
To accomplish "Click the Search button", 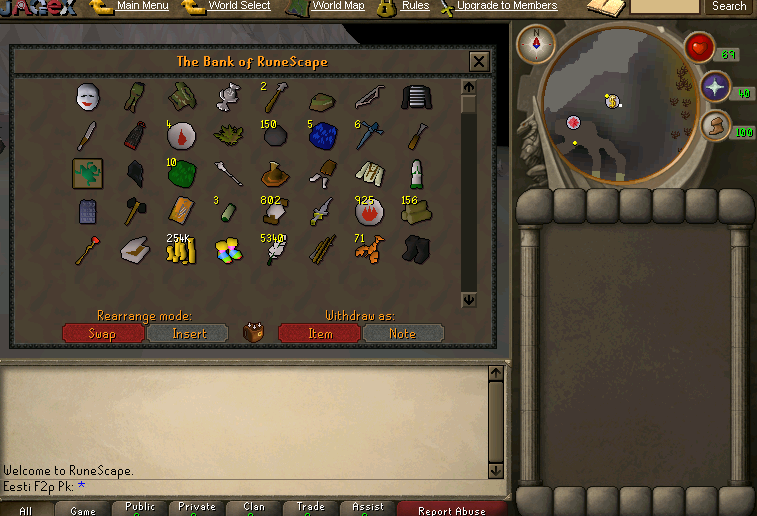I will pos(729,6).
